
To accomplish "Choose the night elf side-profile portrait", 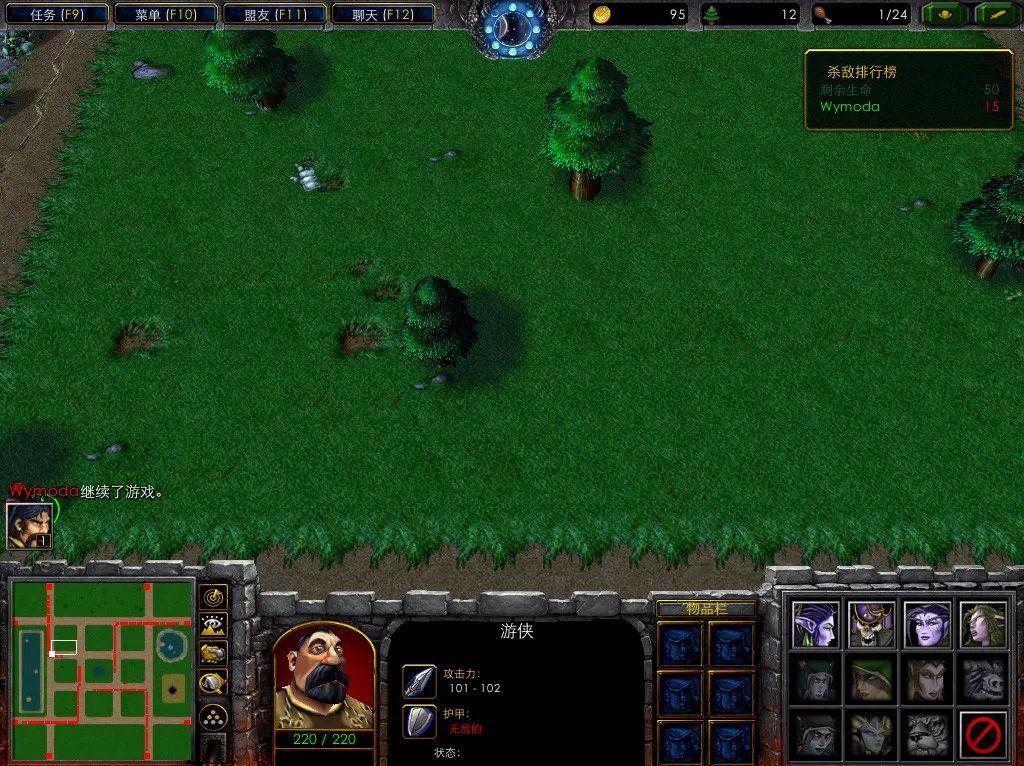I will click(815, 624).
